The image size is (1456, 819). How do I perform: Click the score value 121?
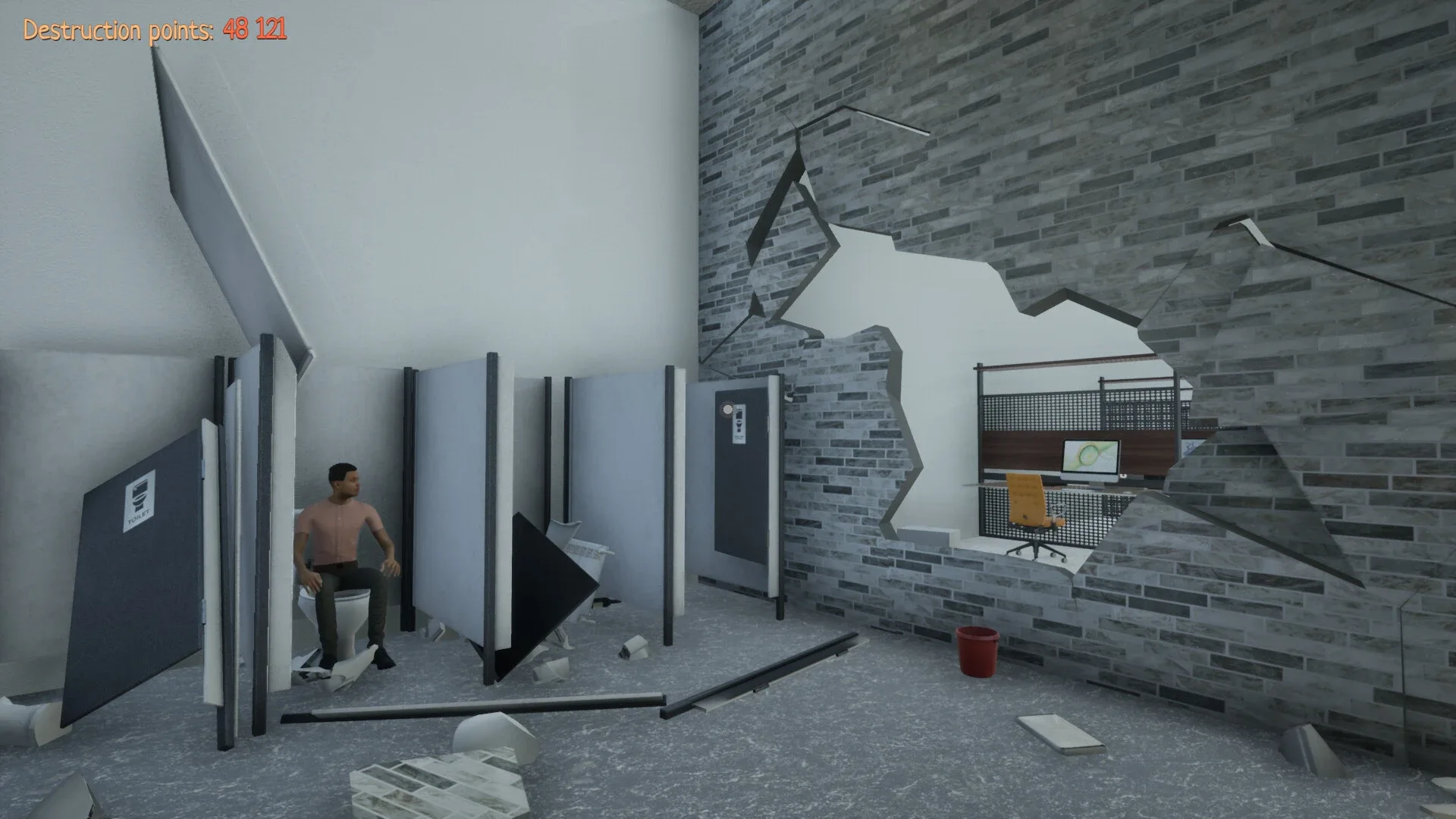point(271,30)
